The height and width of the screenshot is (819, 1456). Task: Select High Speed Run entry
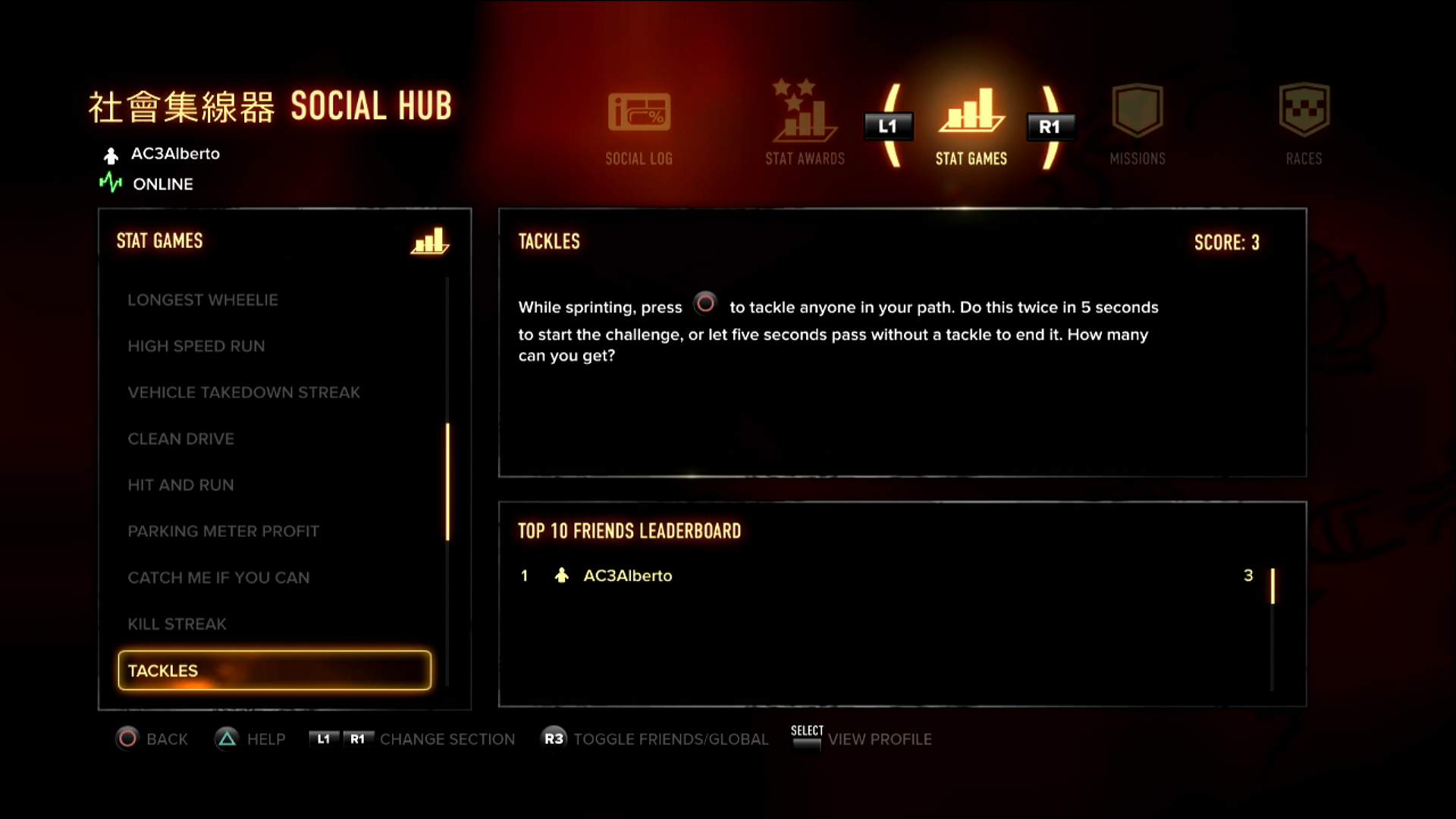[196, 347]
